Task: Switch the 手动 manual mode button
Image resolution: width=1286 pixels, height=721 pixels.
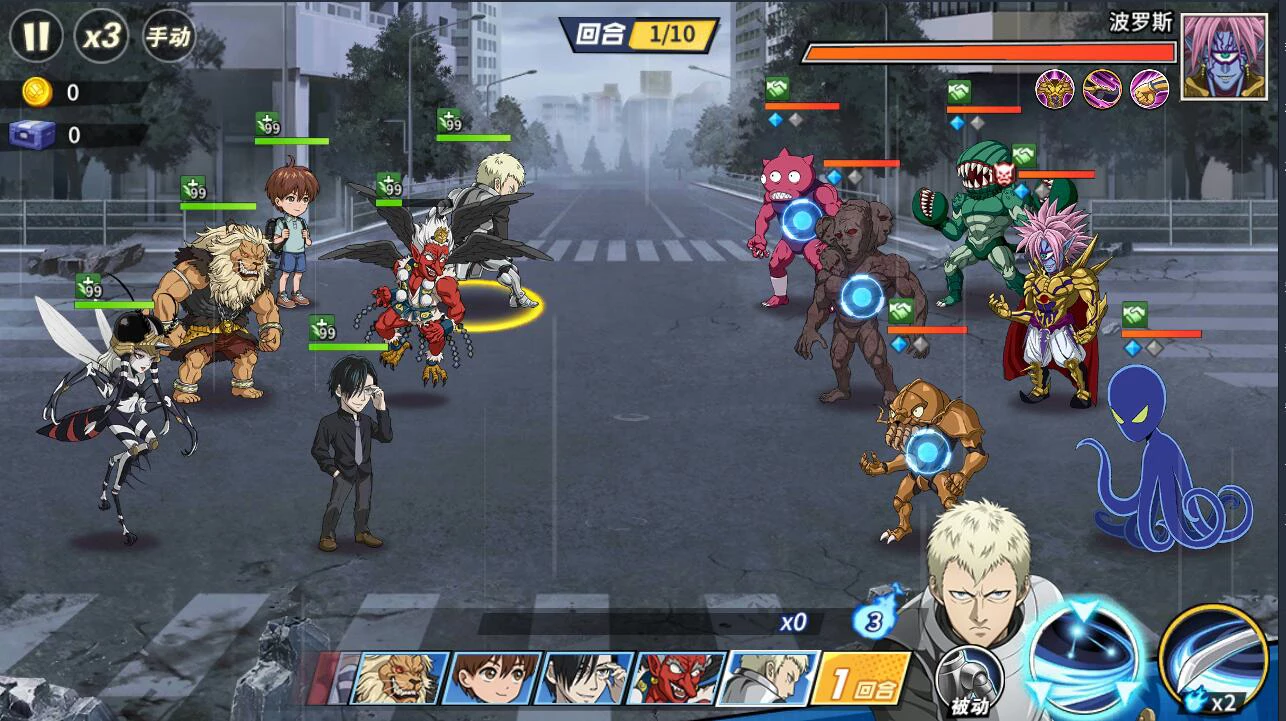Action: (169, 38)
